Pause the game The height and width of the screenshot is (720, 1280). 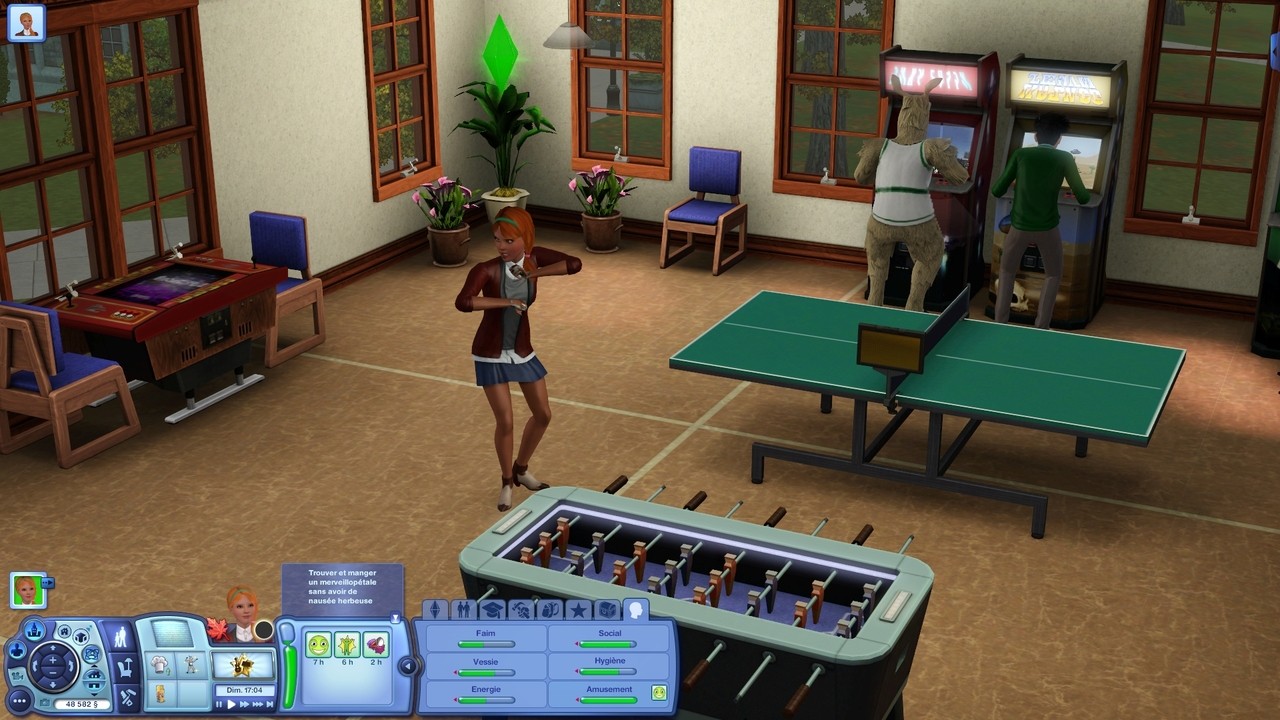[x=220, y=704]
